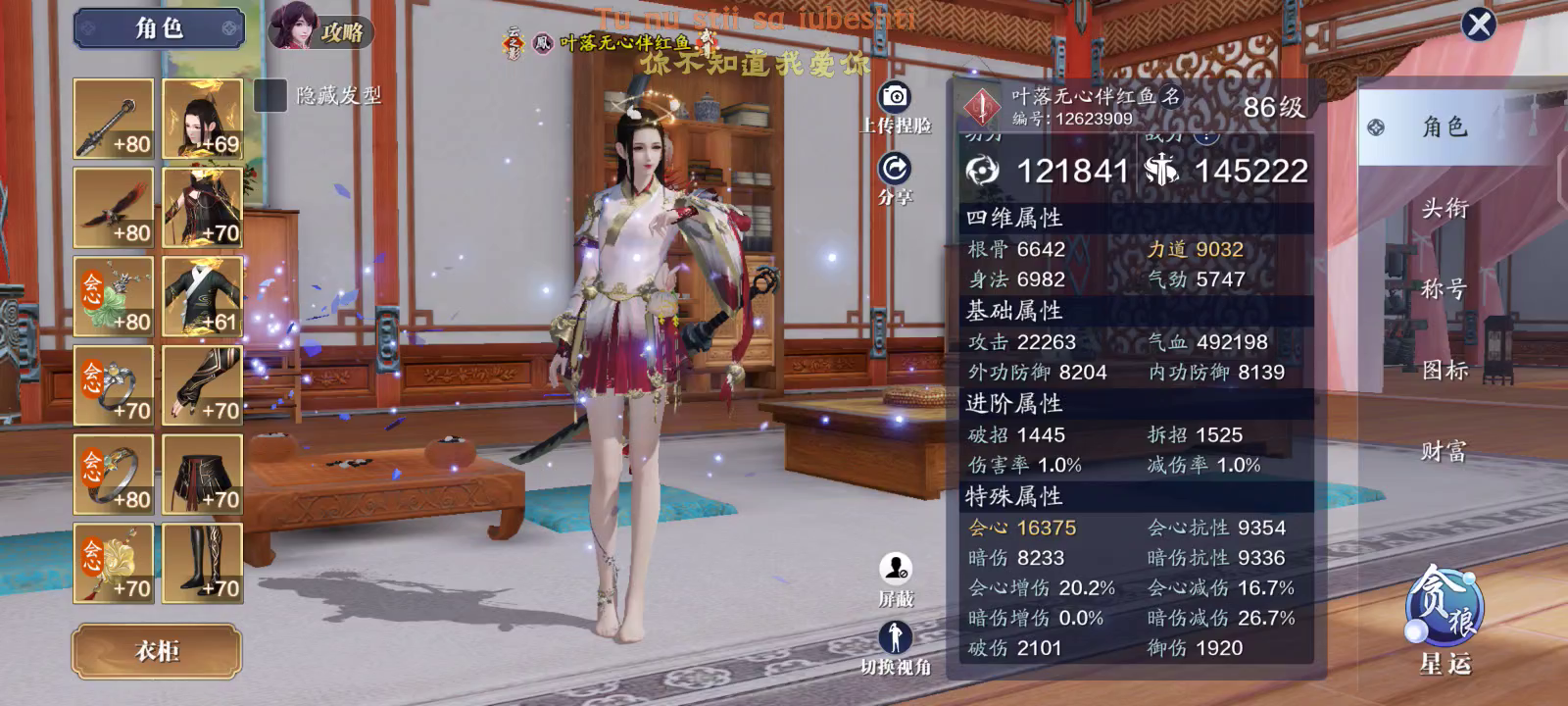The height and width of the screenshot is (706, 1568).
Task: Close the character panel with the X
Action: click(1479, 25)
